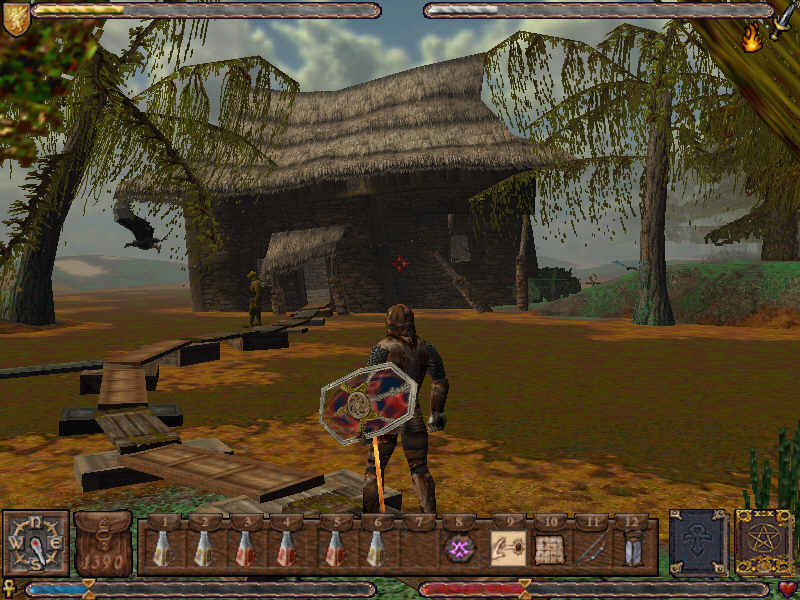The height and width of the screenshot is (600, 800).
Task: Choose the potion in hotbar slot 4
Action: coord(286,548)
